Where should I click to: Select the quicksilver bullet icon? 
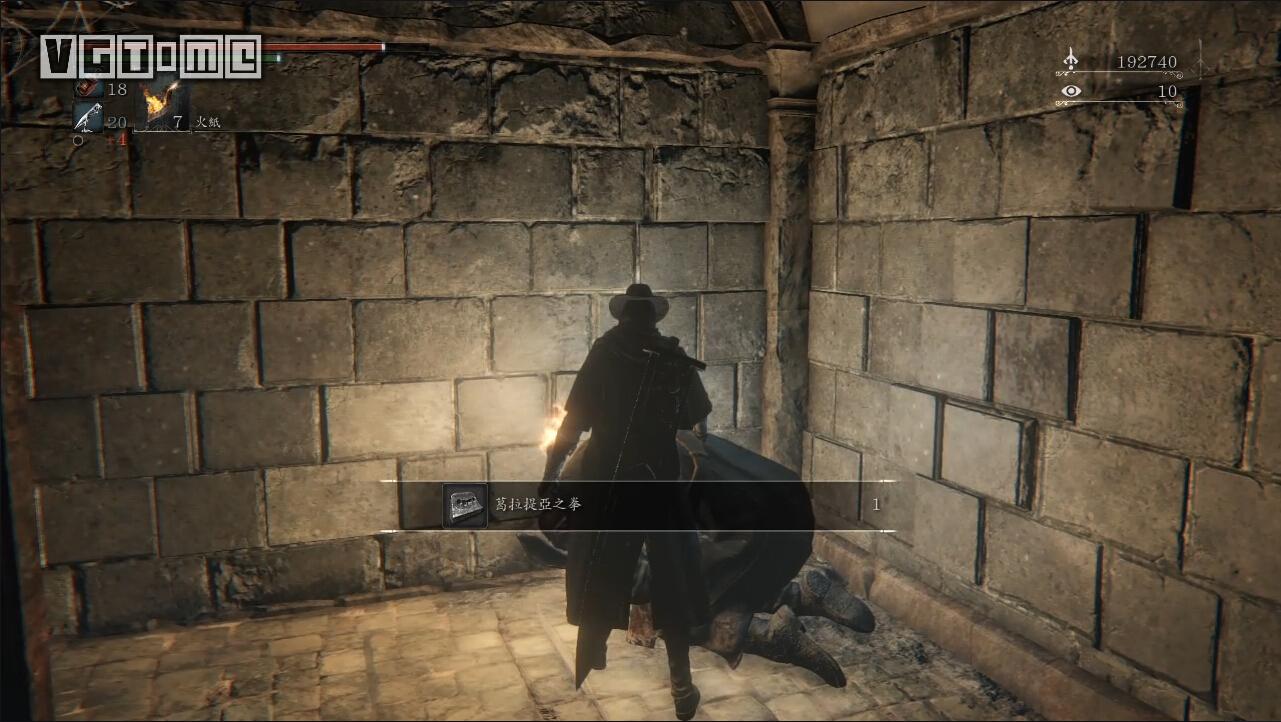click(x=88, y=118)
